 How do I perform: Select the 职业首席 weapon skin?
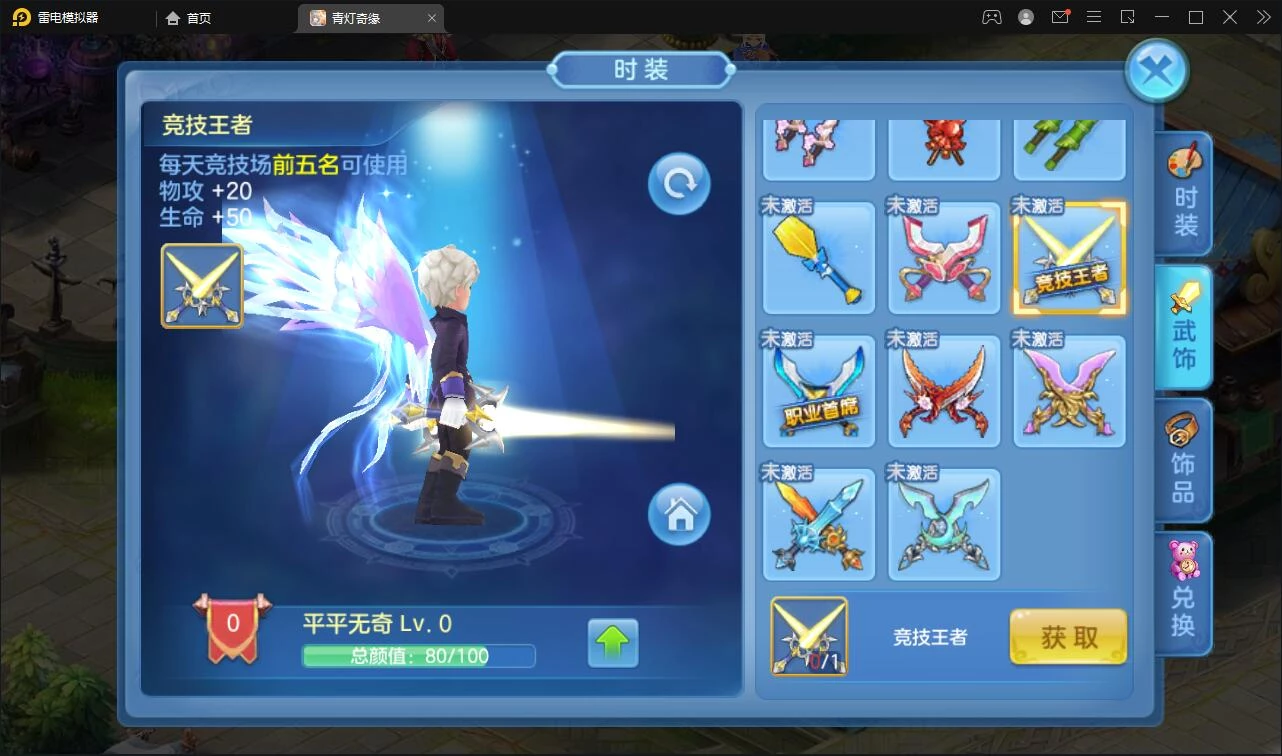pos(819,391)
